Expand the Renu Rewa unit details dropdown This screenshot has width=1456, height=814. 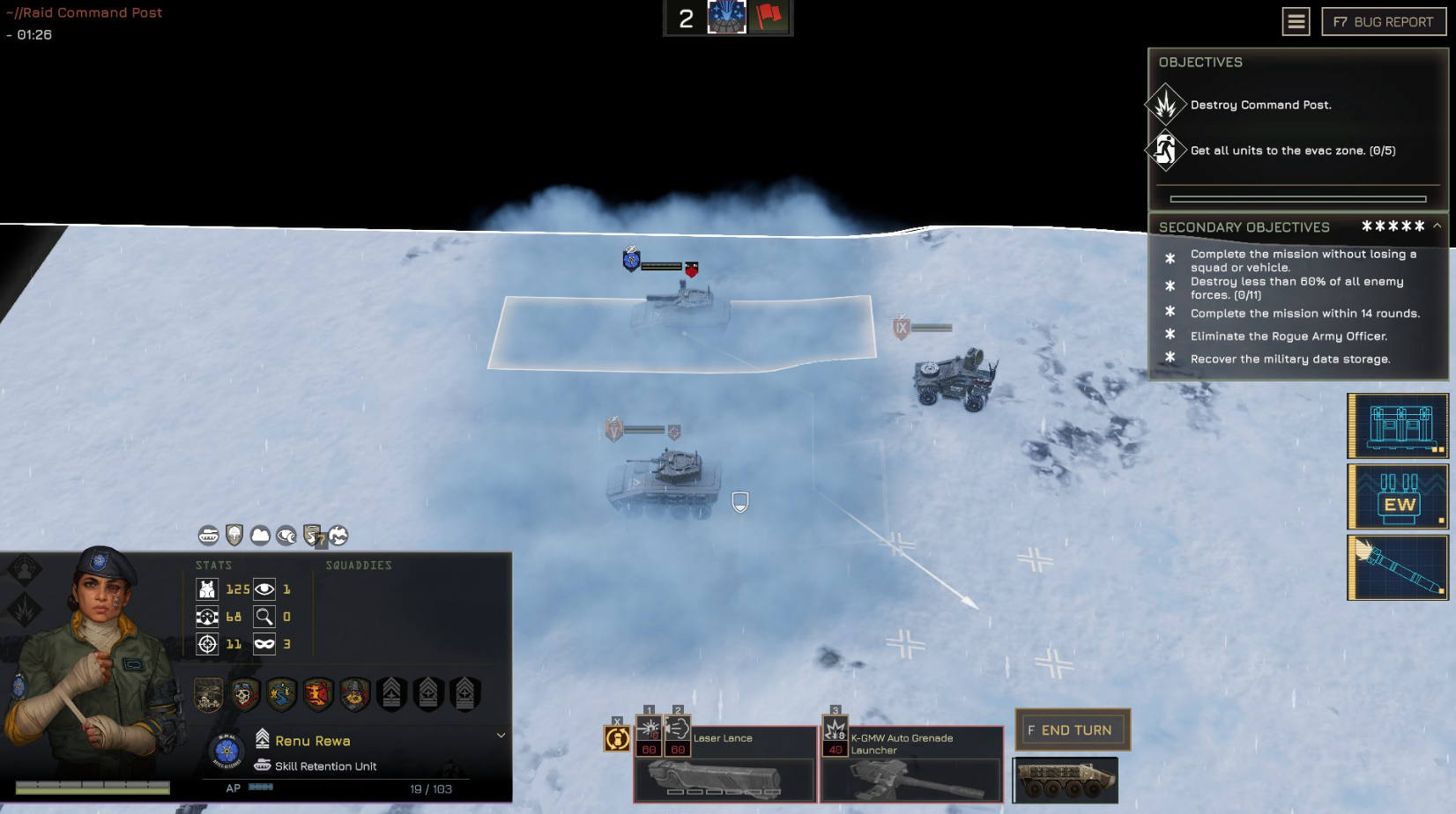(x=501, y=736)
